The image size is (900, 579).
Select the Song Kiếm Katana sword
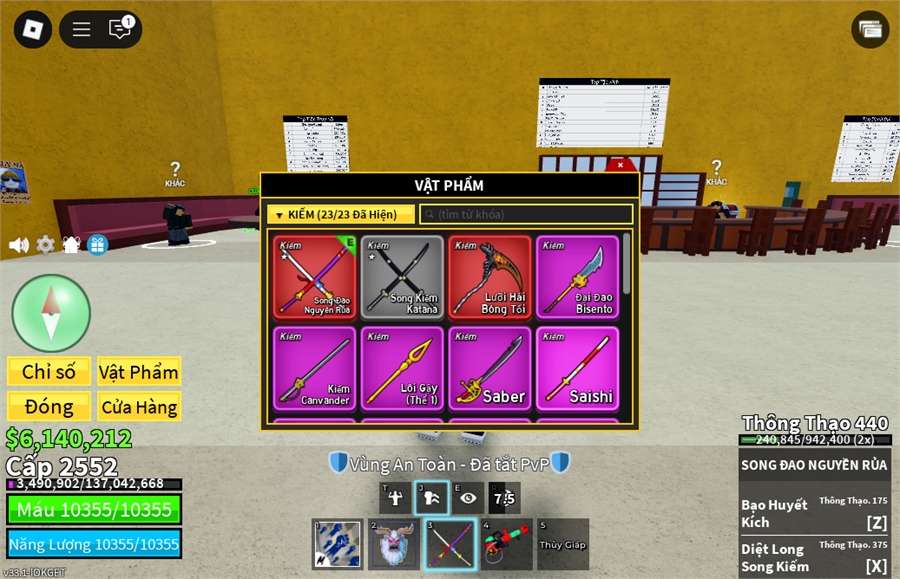(x=402, y=277)
